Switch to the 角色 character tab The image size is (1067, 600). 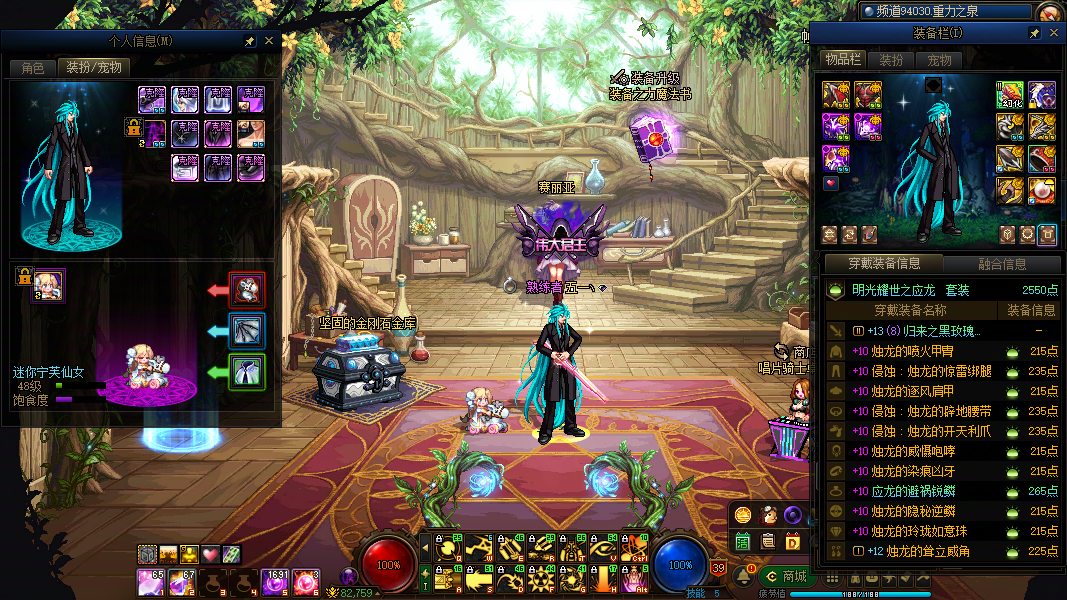33,68
